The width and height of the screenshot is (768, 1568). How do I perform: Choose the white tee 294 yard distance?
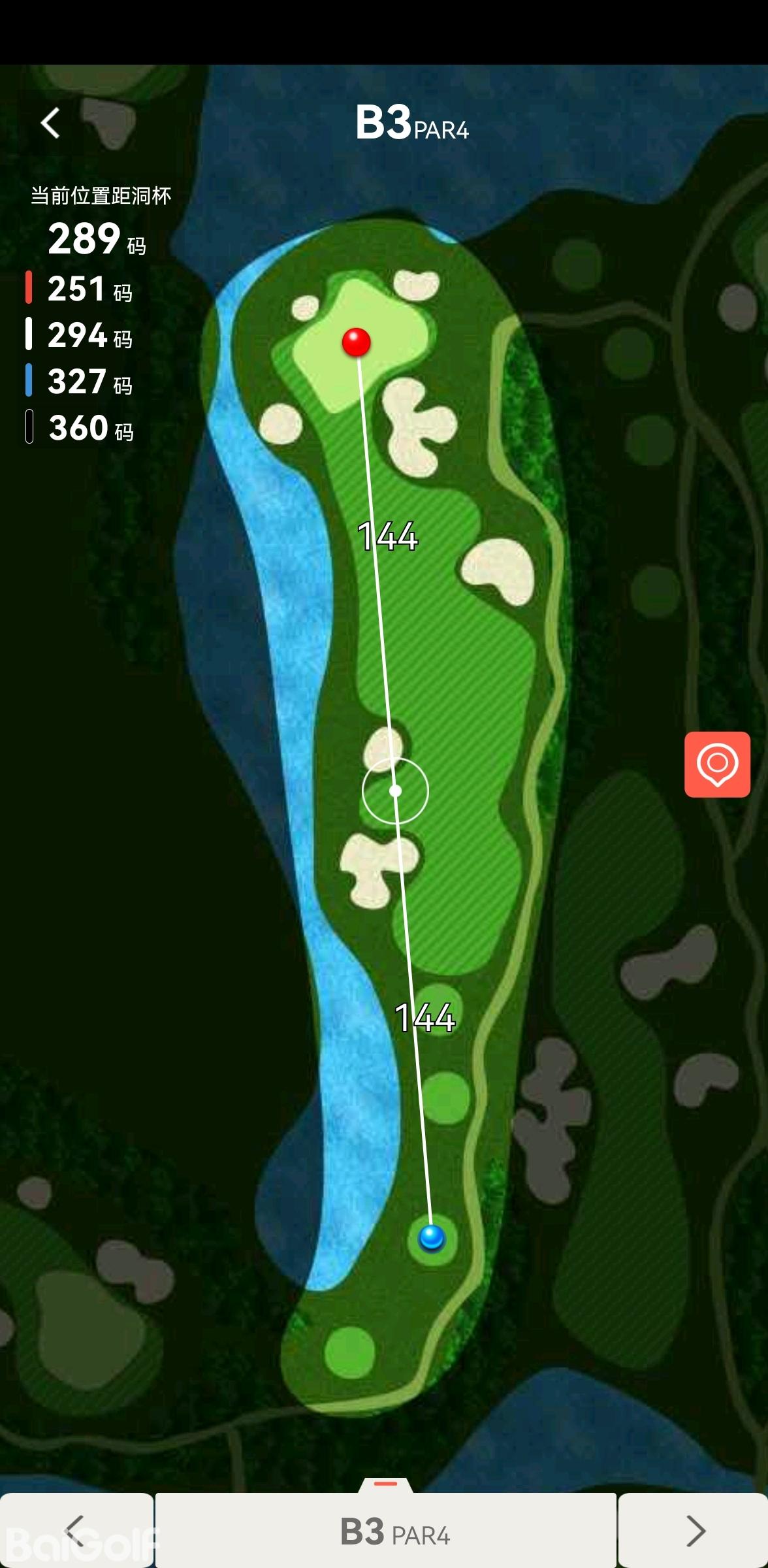tap(80, 335)
